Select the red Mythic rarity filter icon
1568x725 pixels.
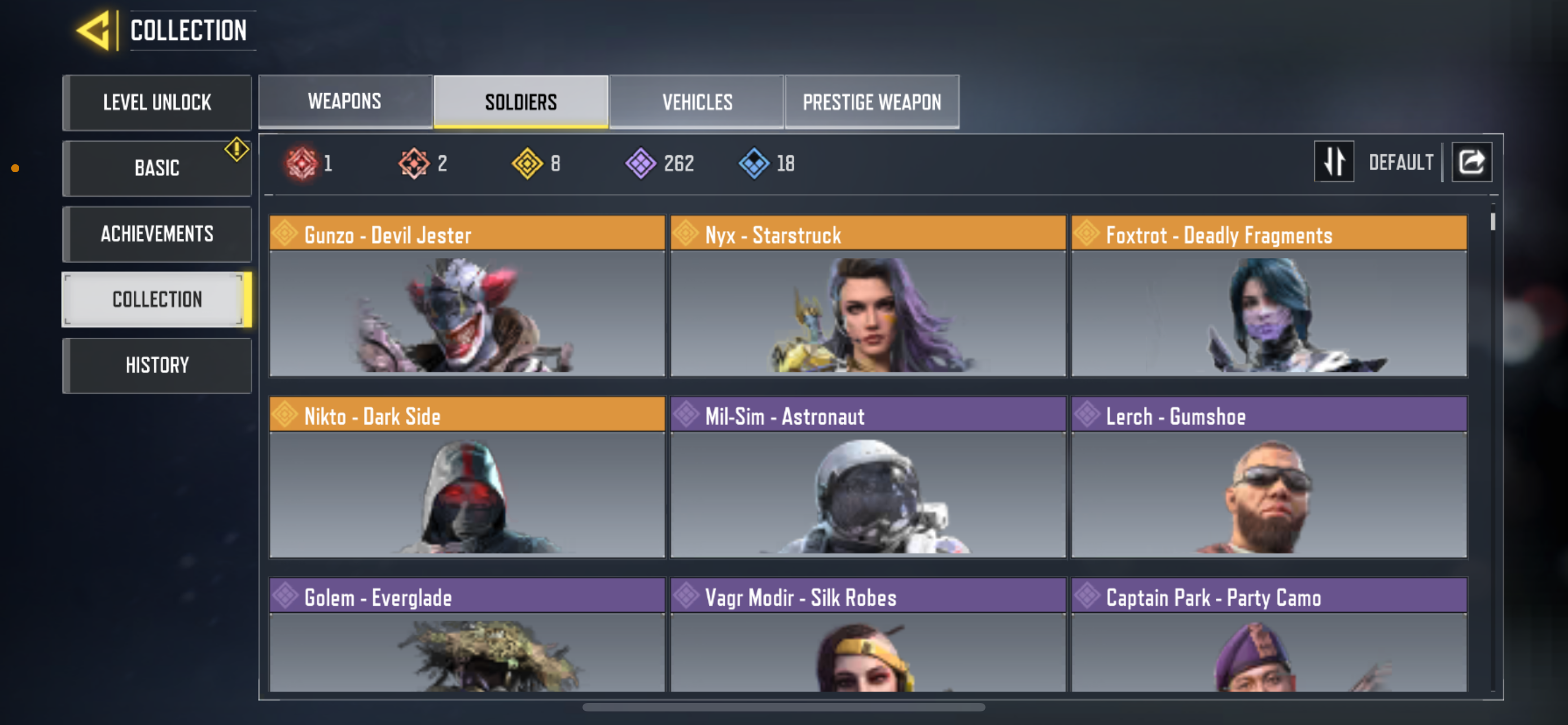pos(303,163)
